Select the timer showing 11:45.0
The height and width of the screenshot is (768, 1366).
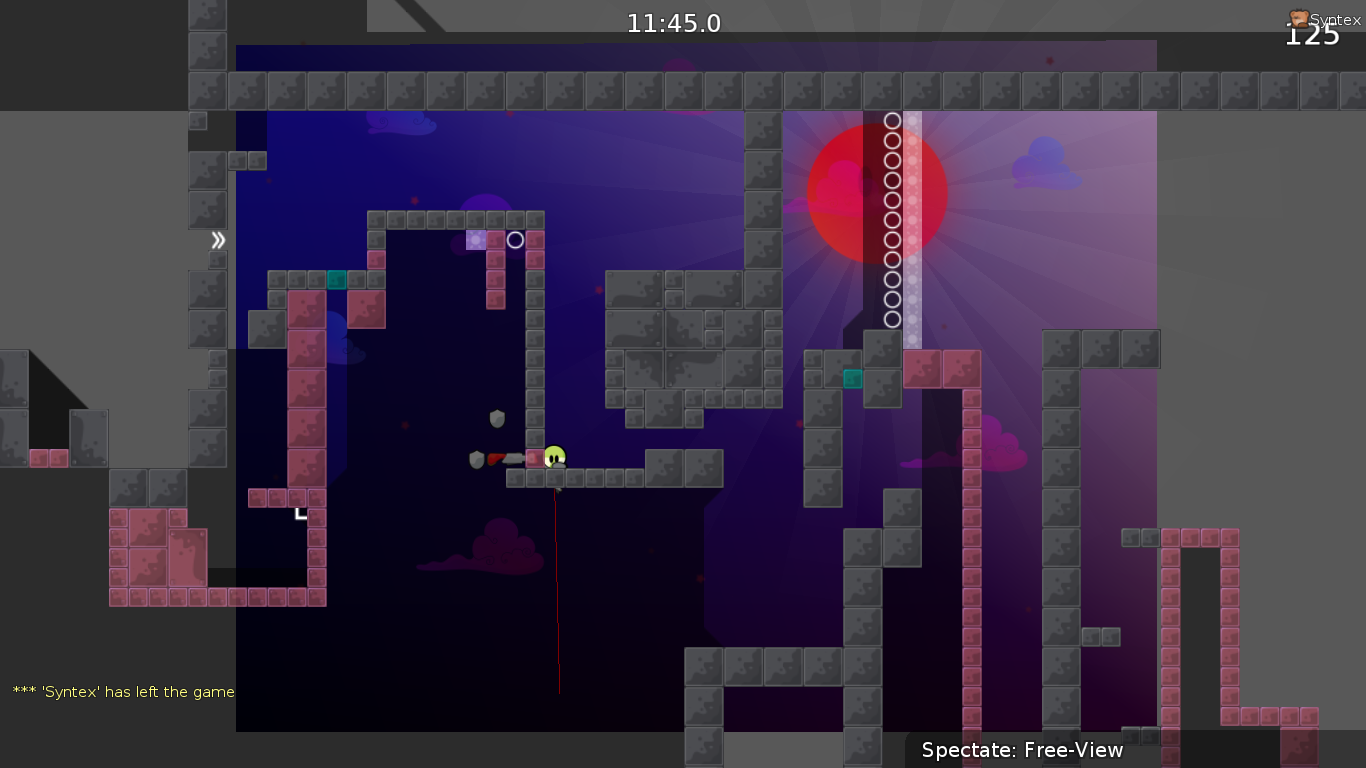pyautogui.click(x=673, y=22)
